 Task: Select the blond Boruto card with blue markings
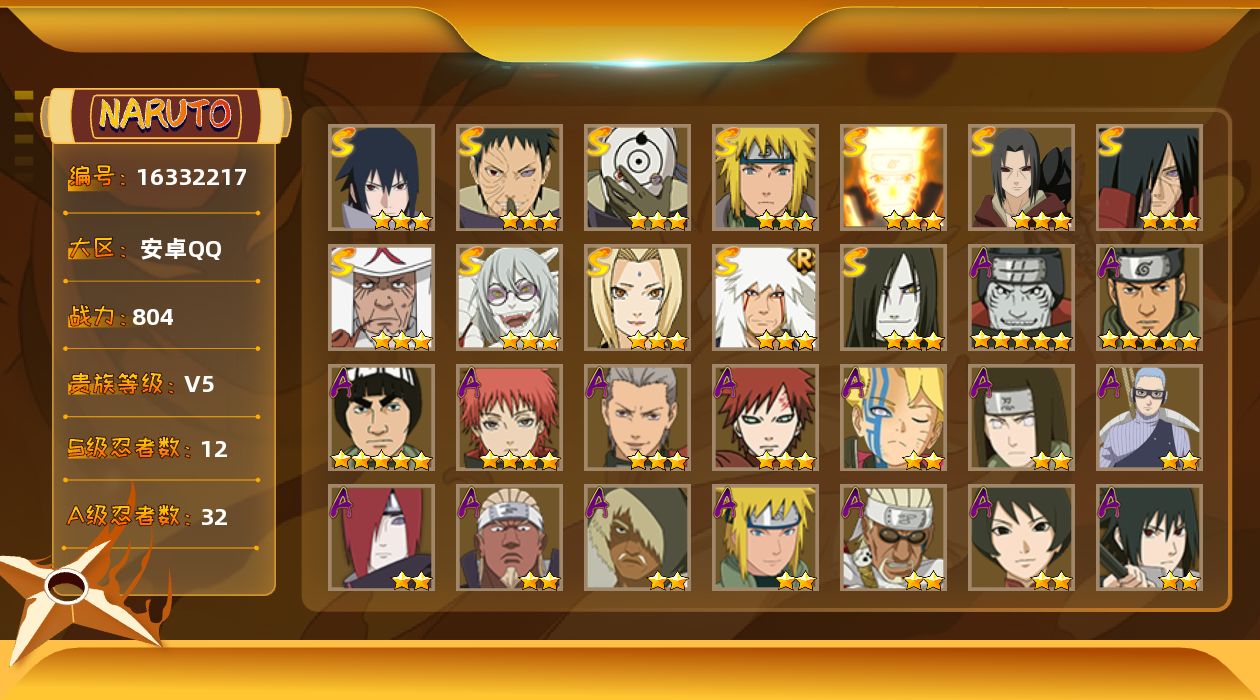tap(893, 417)
